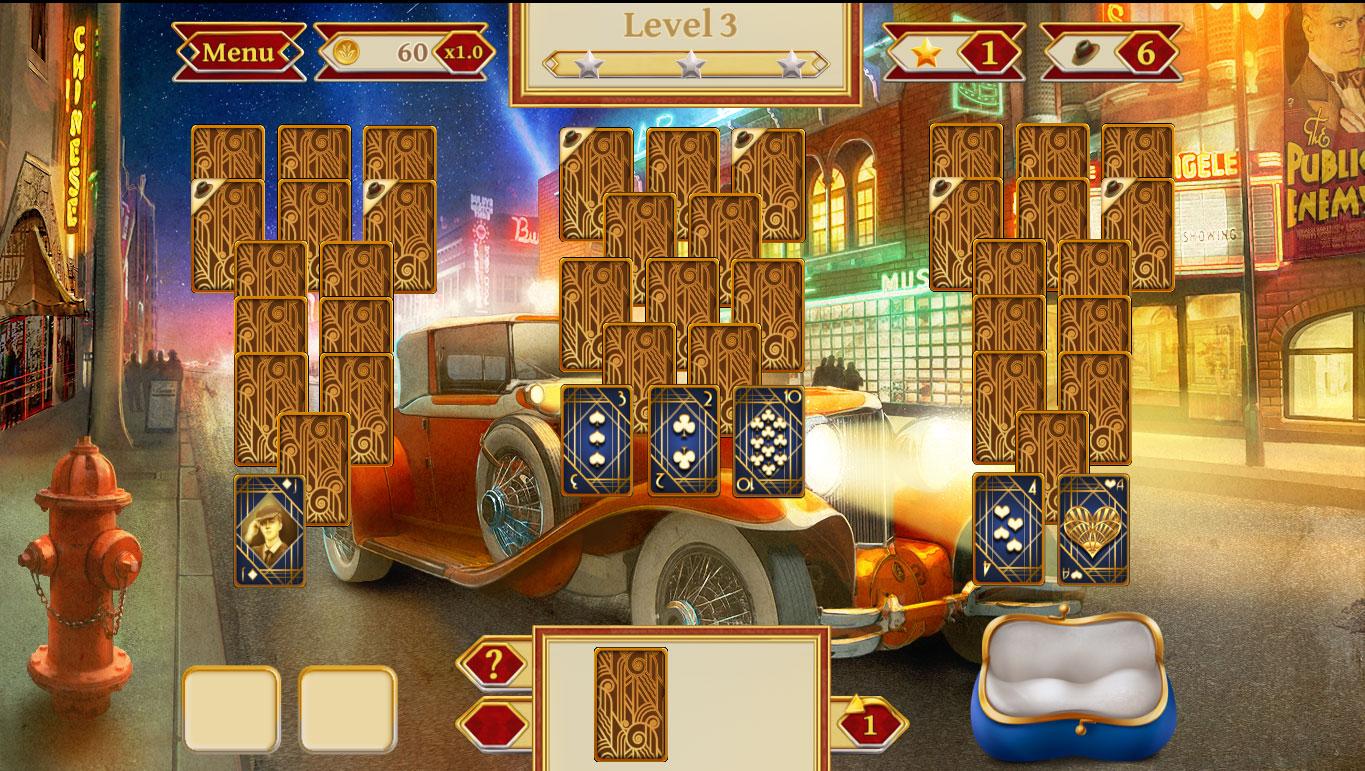Click the question mark hint button
Screen dimensions: 1365x771
493,663
